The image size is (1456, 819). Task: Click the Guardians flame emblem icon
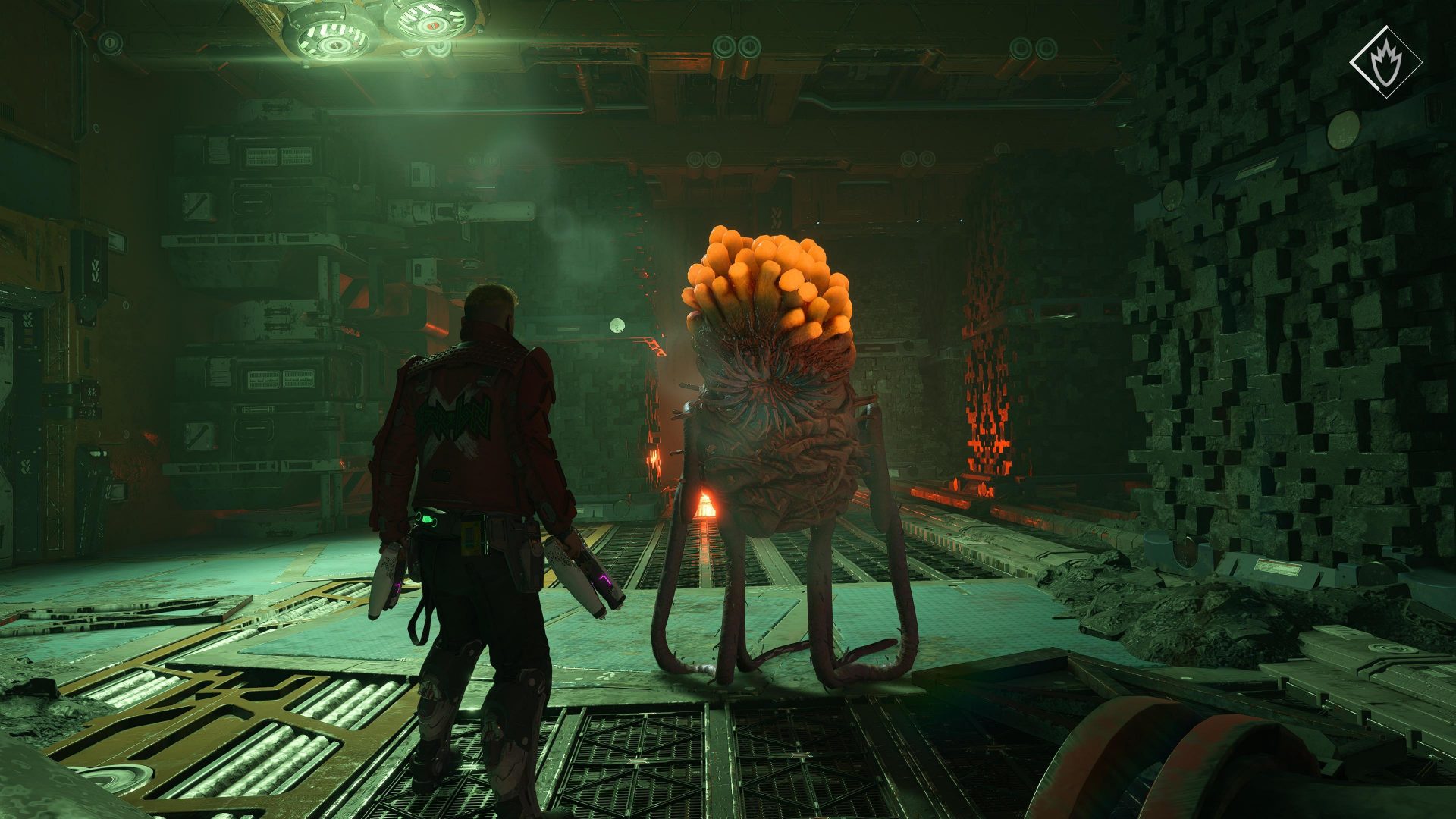(x=1385, y=62)
